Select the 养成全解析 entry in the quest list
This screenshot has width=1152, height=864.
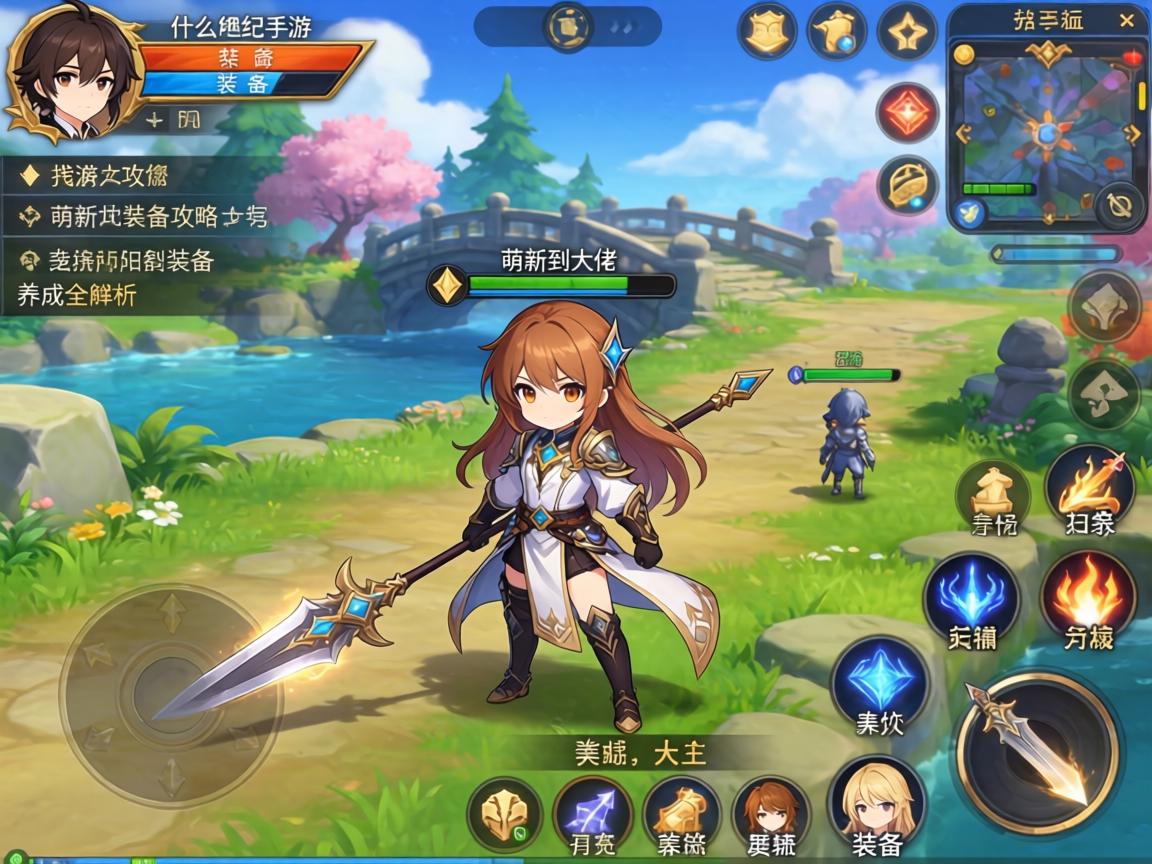[x=77, y=296]
